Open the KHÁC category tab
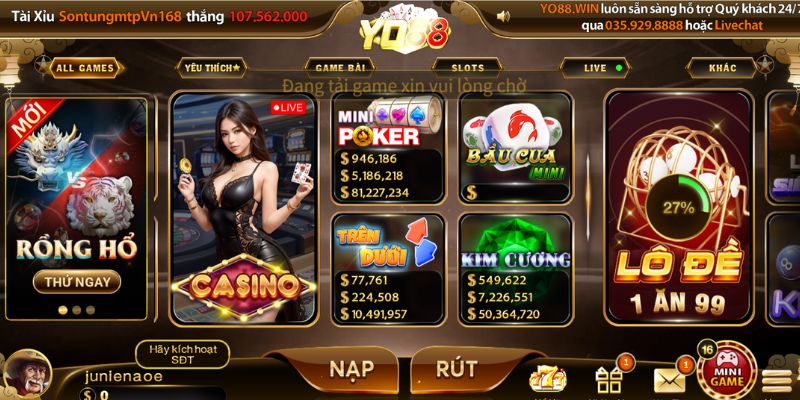The width and height of the screenshot is (800, 400). click(722, 68)
